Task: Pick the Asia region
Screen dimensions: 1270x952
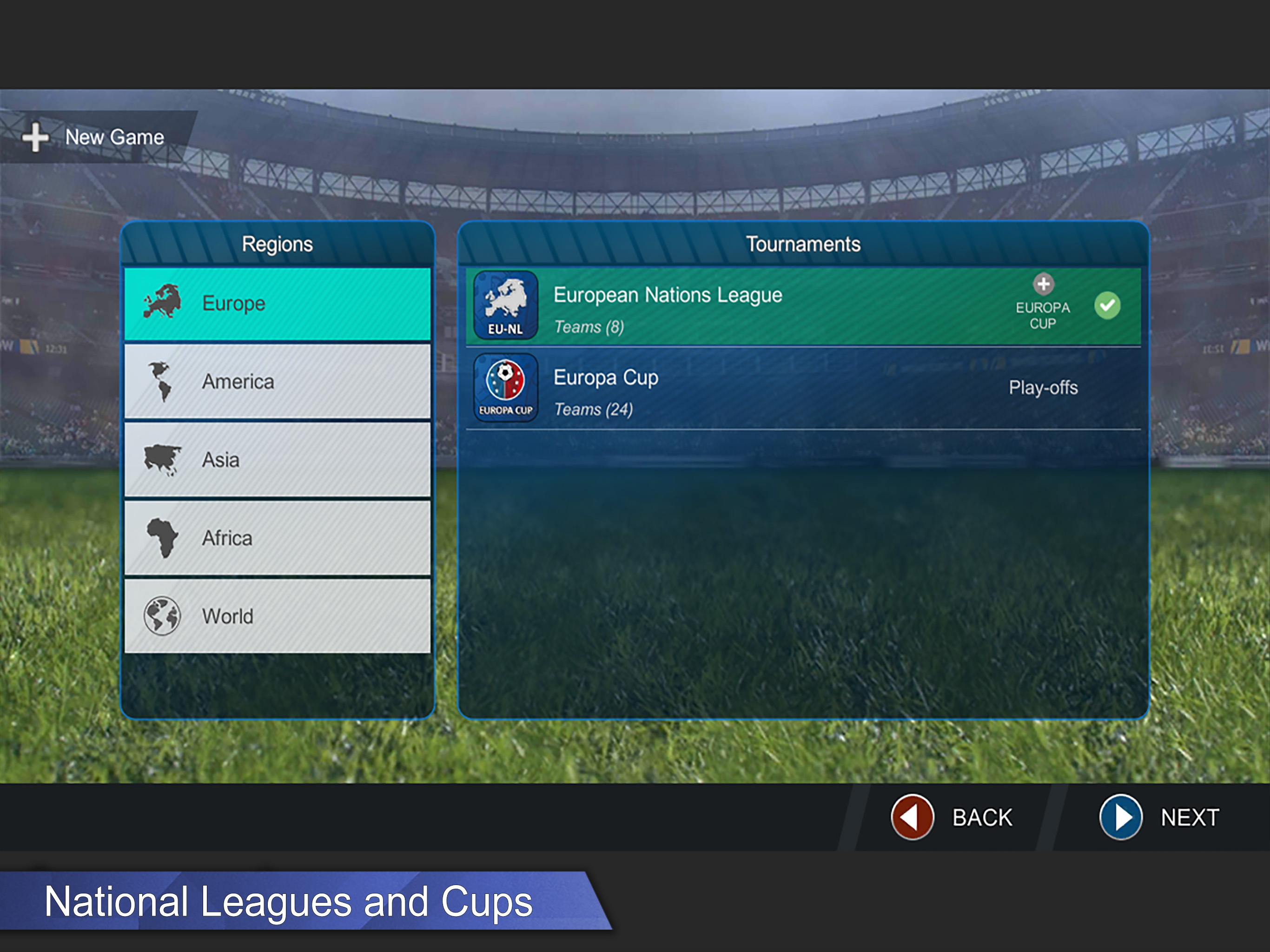Action: 278,460
